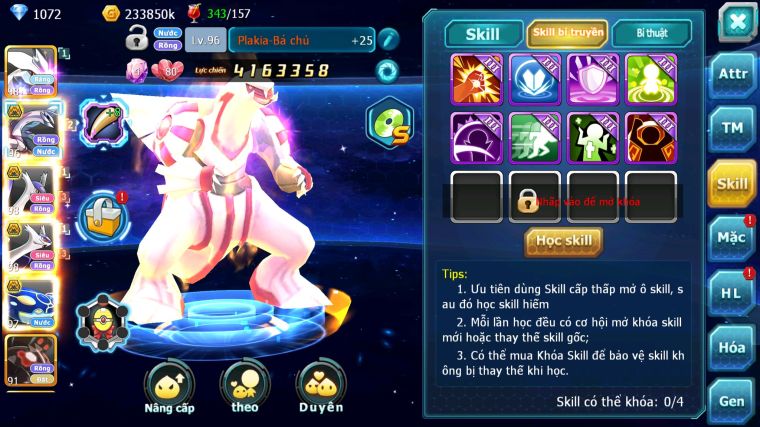Switch to the Skill tab at top
Screen dimensions: 760x427
(x=483, y=34)
